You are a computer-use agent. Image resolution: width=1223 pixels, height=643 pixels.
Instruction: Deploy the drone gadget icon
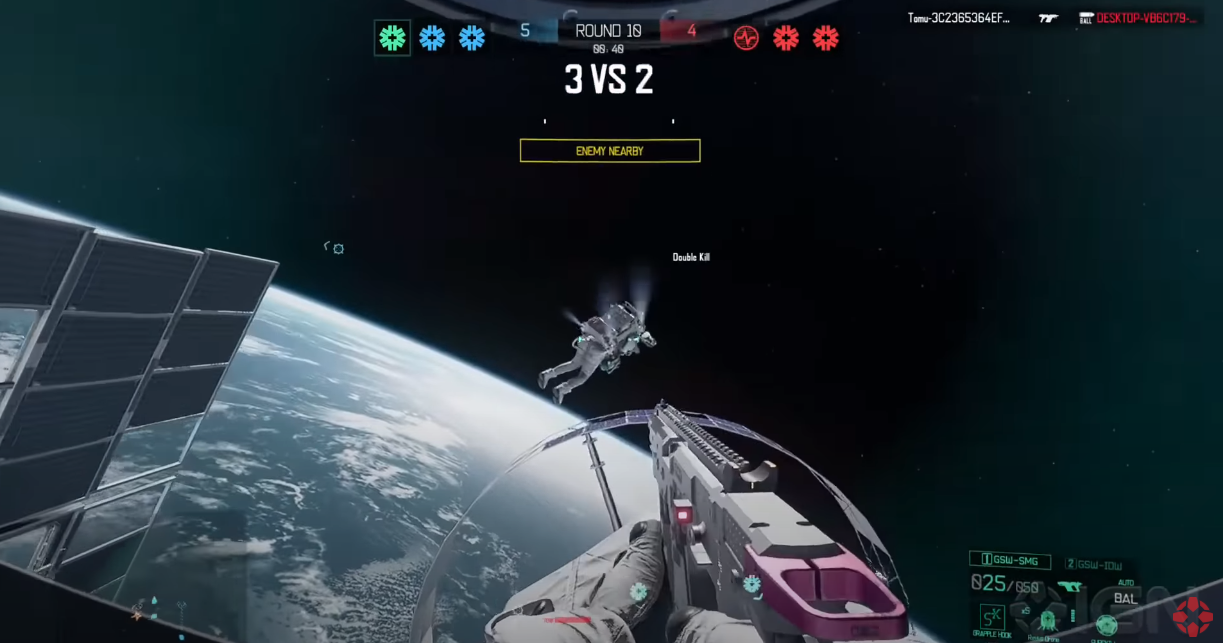point(1047,620)
